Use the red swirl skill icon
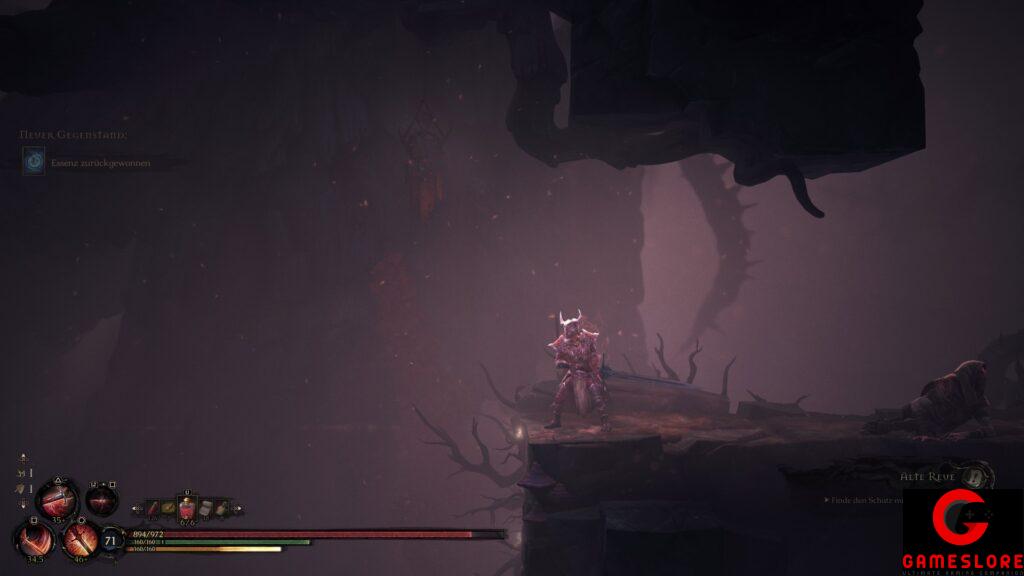Image resolution: width=1024 pixels, height=576 pixels. [x=35, y=540]
